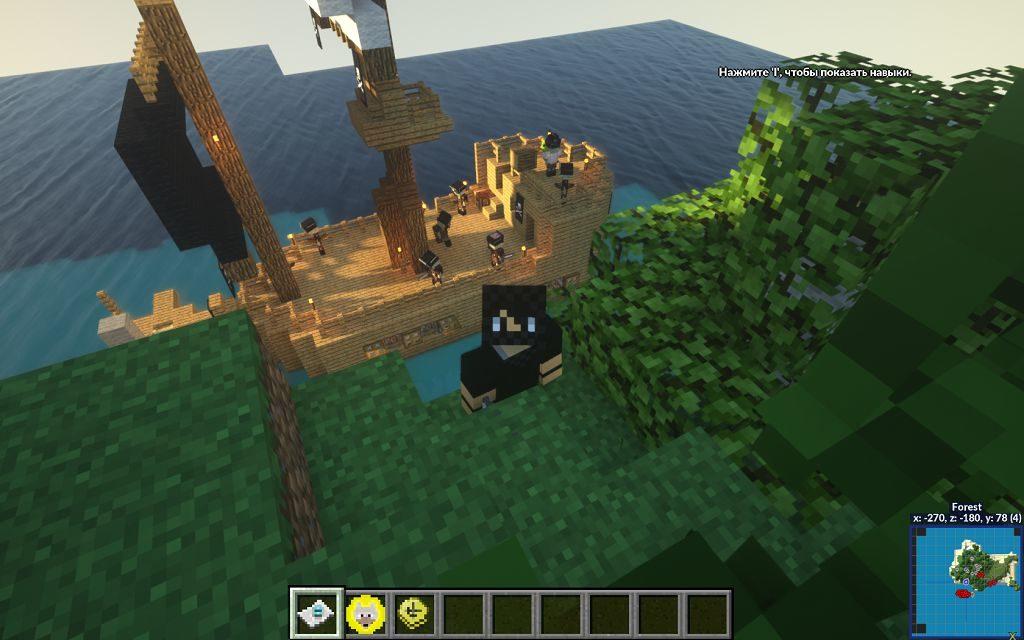Select the yellow face icon hotbar slot
This screenshot has height=640, width=1024.
point(366,612)
